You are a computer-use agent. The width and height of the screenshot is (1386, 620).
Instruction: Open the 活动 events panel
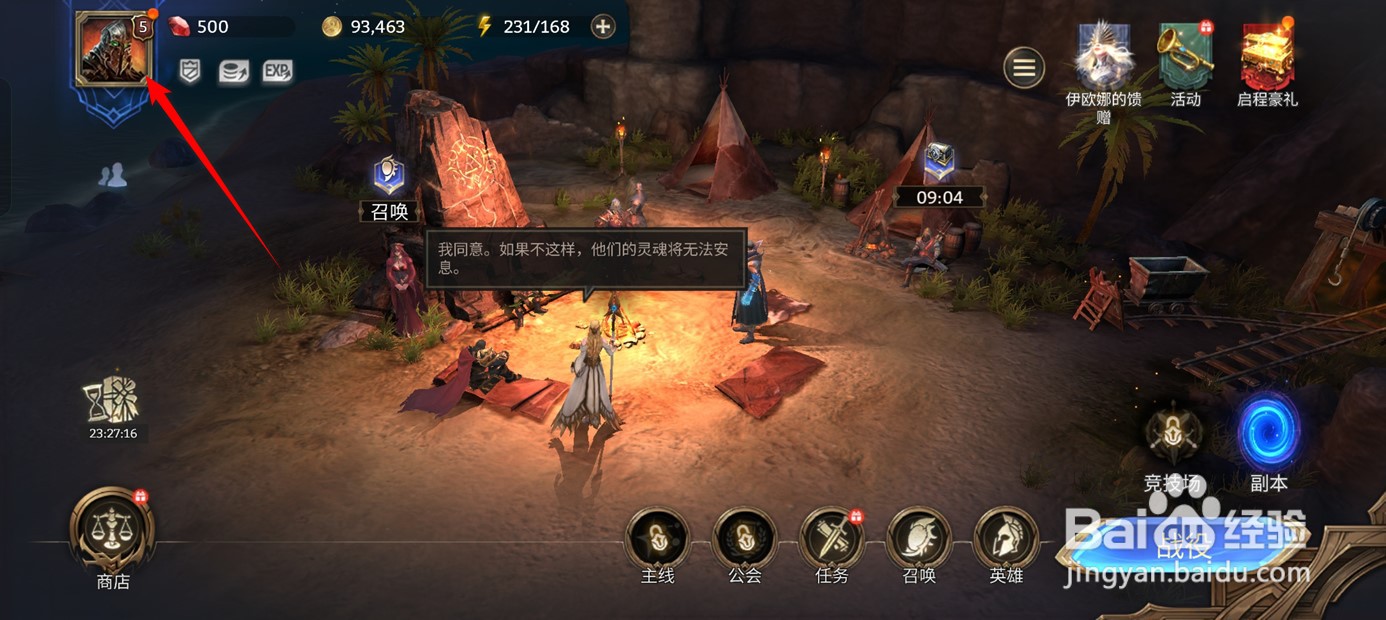1185,58
